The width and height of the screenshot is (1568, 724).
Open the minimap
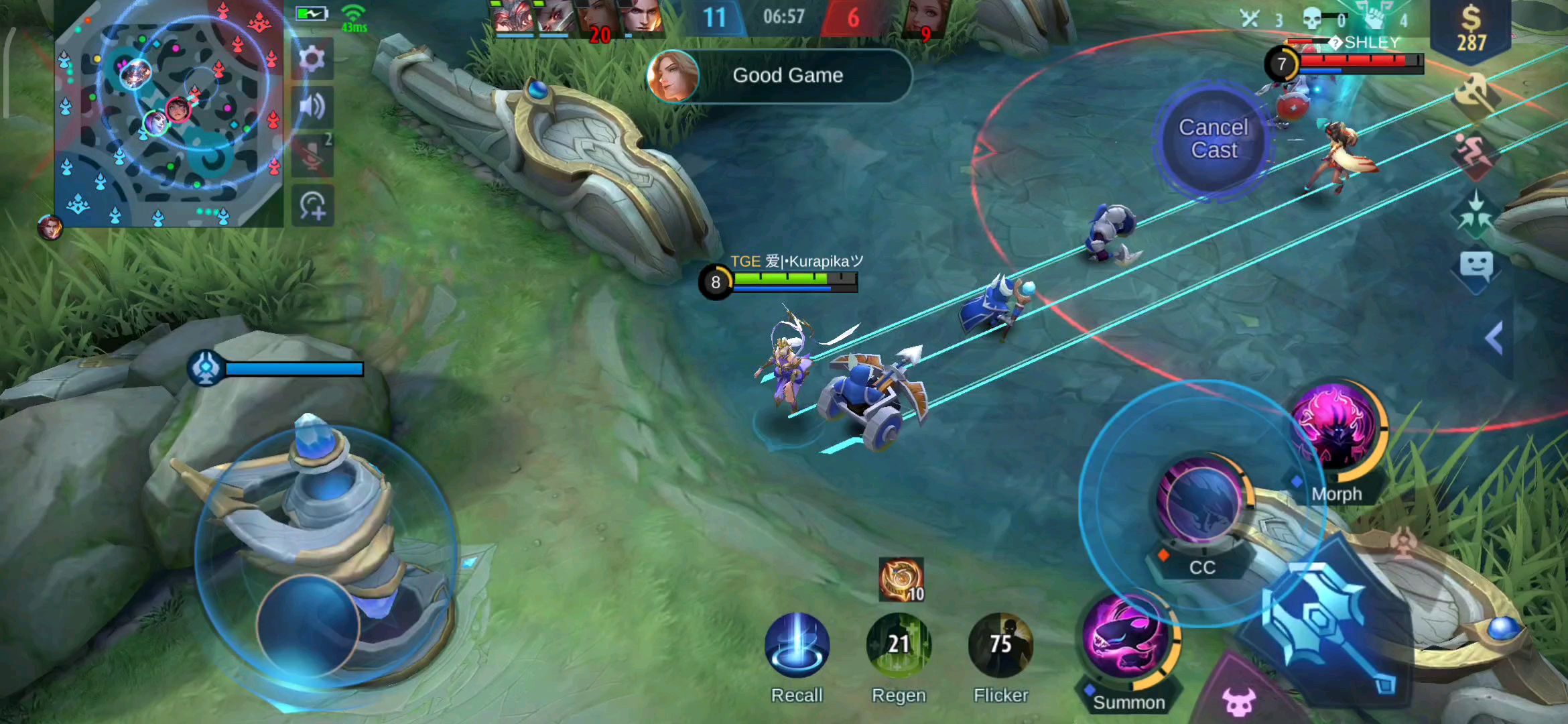169,114
